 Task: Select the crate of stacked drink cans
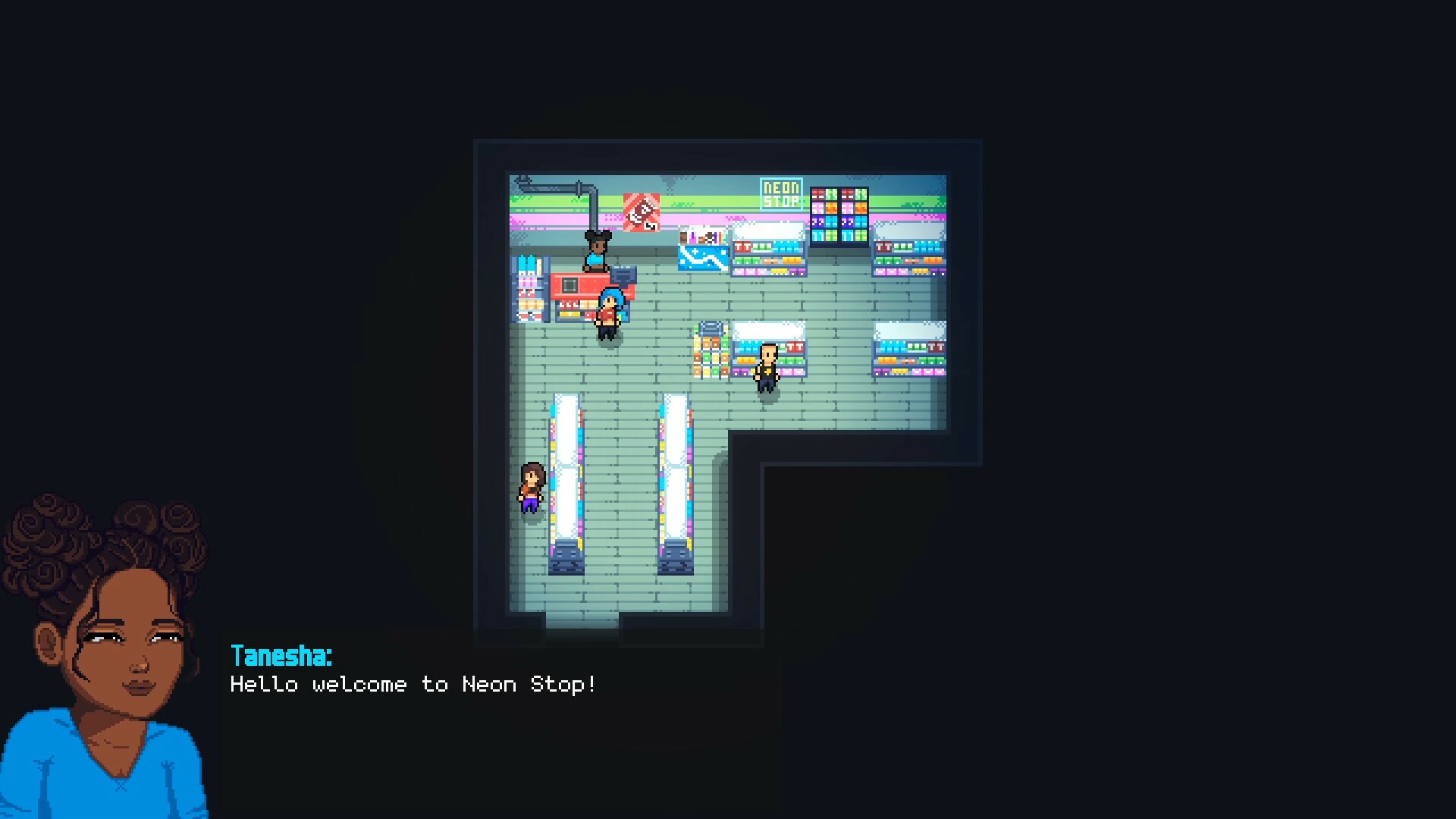pos(712,352)
